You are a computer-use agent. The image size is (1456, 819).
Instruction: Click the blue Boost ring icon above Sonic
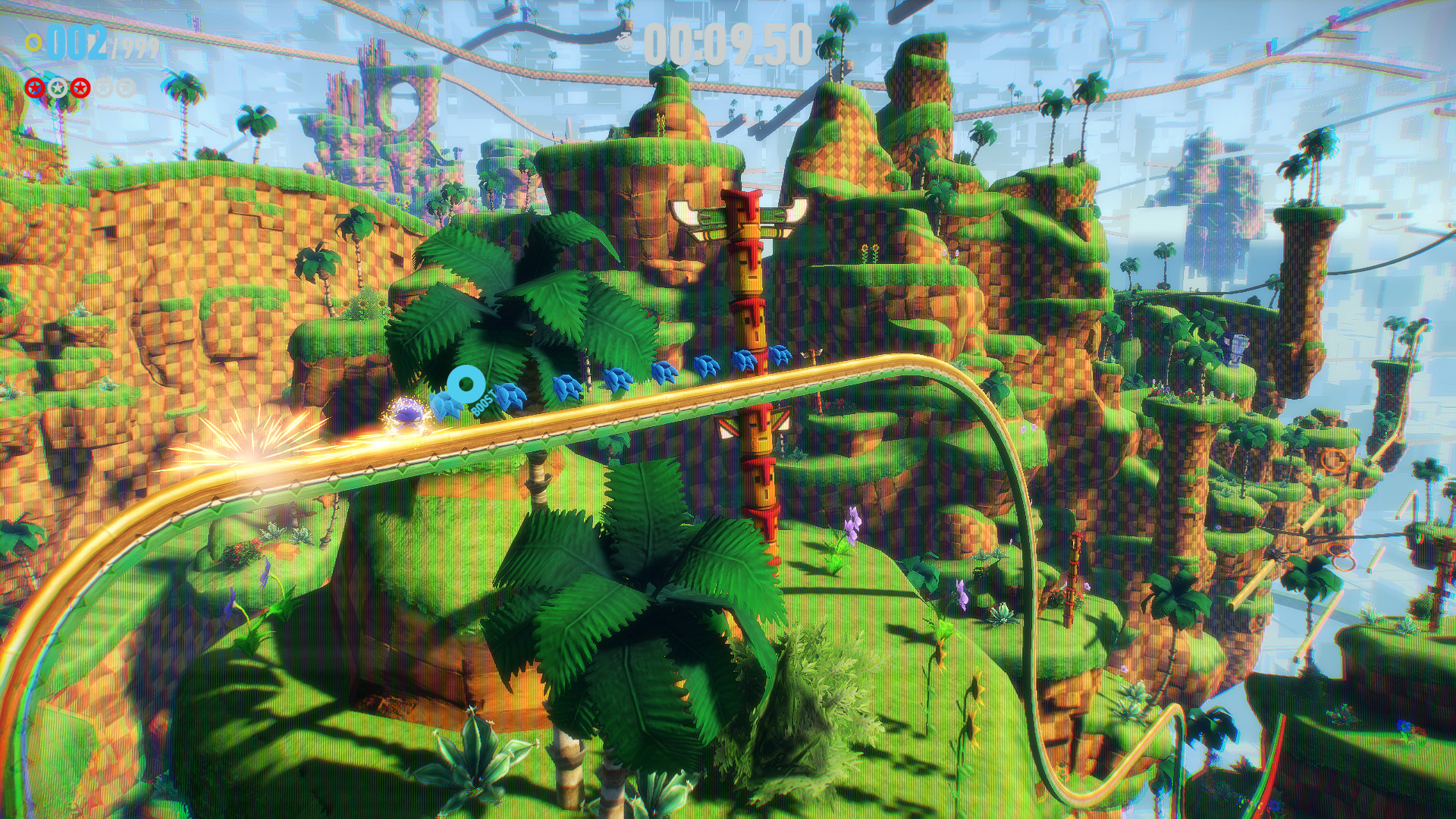(467, 384)
